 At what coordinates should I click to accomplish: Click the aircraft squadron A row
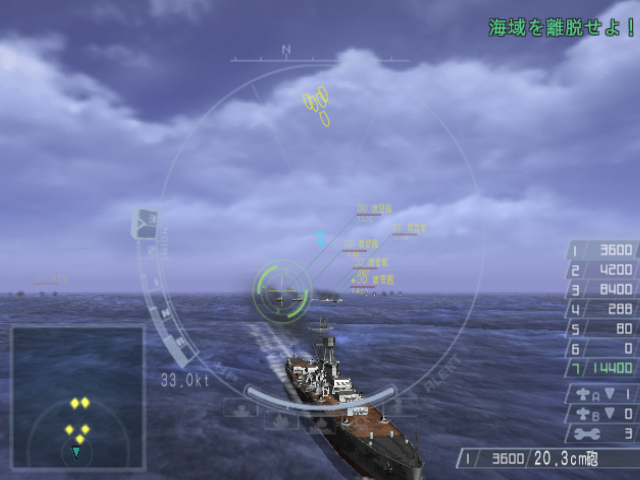pyautogui.click(x=603, y=394)
